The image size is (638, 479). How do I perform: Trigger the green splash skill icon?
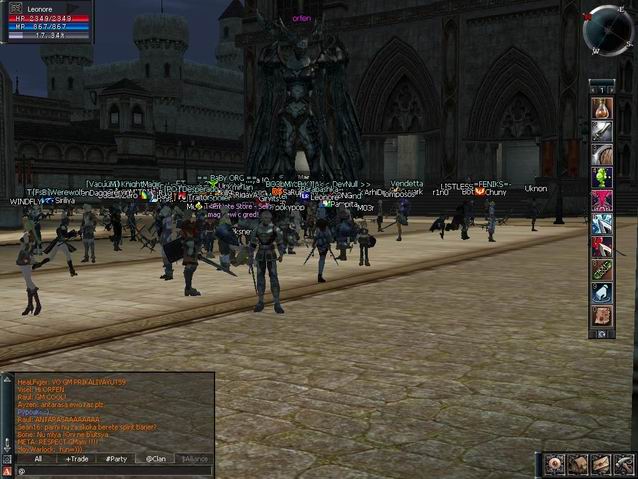click(601, 177)
